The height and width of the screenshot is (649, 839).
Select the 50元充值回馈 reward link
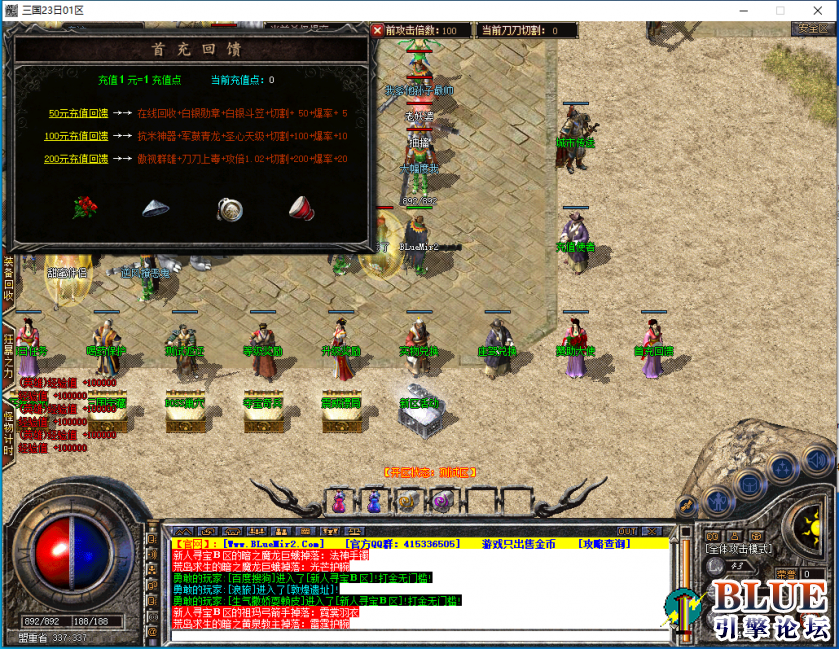(x=77, y=113)
